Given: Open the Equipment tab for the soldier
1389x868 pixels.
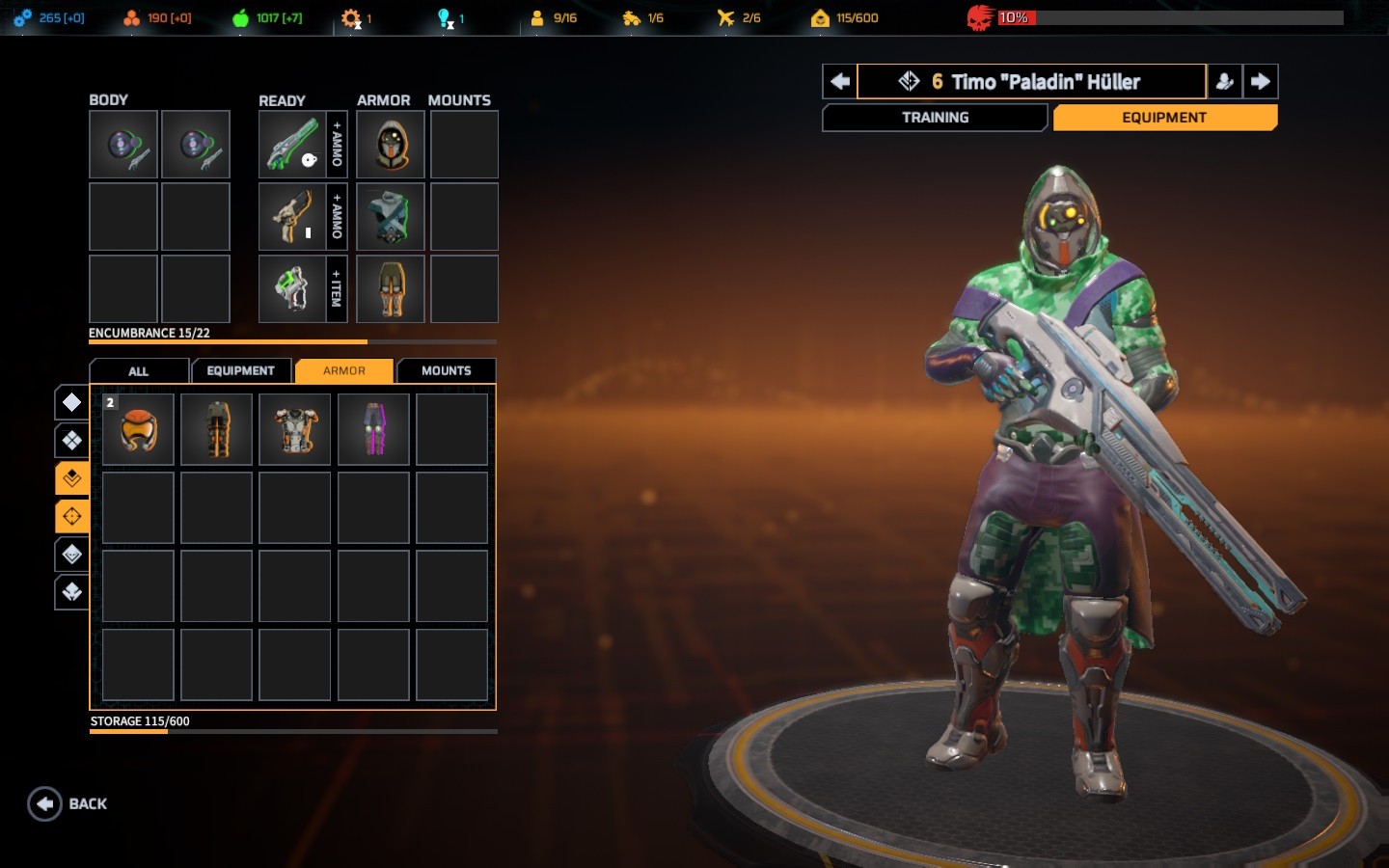Looking at the screenshot, I should pos(1164,118).
